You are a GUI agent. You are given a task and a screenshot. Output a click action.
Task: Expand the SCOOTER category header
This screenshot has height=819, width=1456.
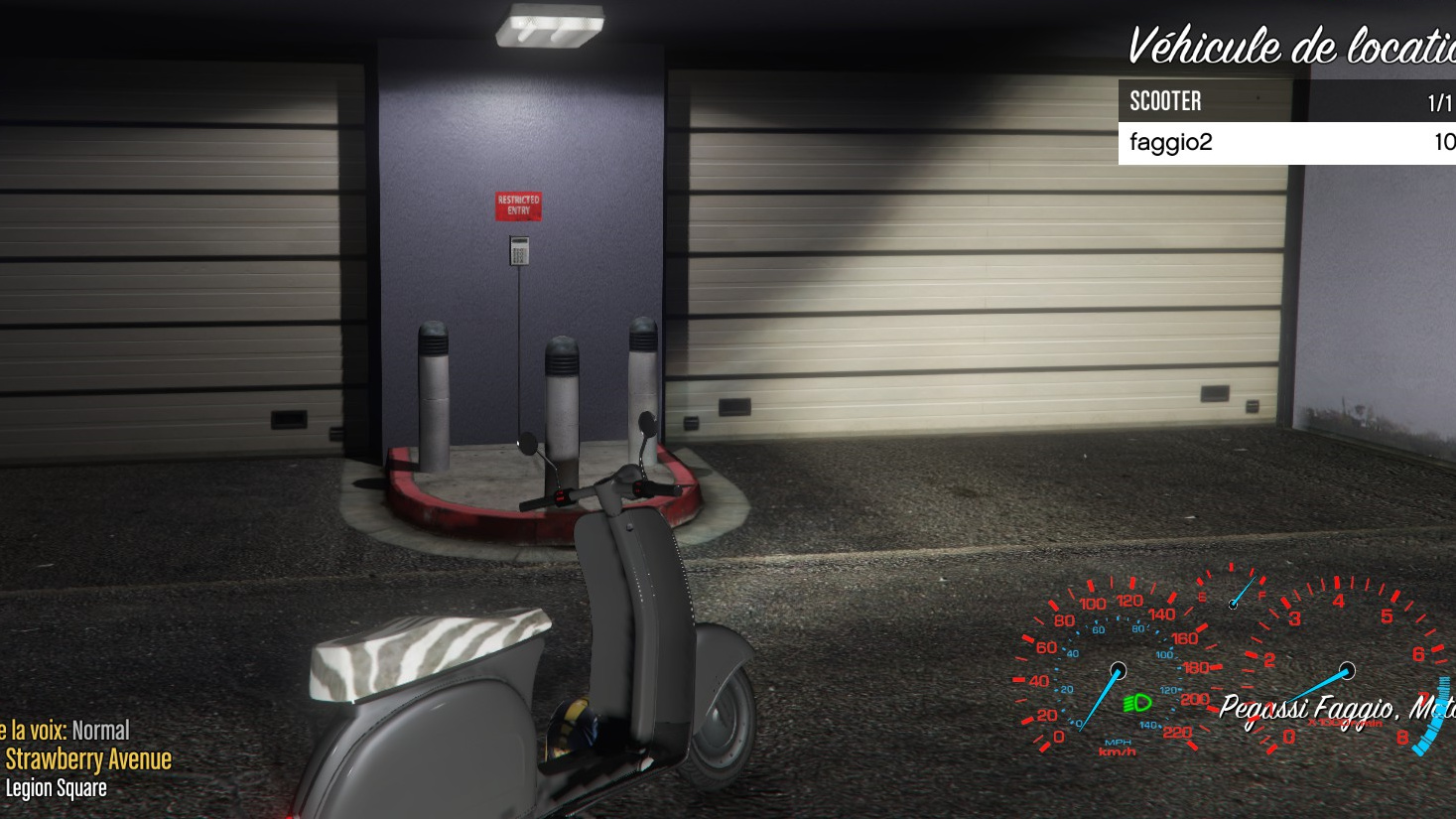pyautogui.click(x=1164, y=100)
